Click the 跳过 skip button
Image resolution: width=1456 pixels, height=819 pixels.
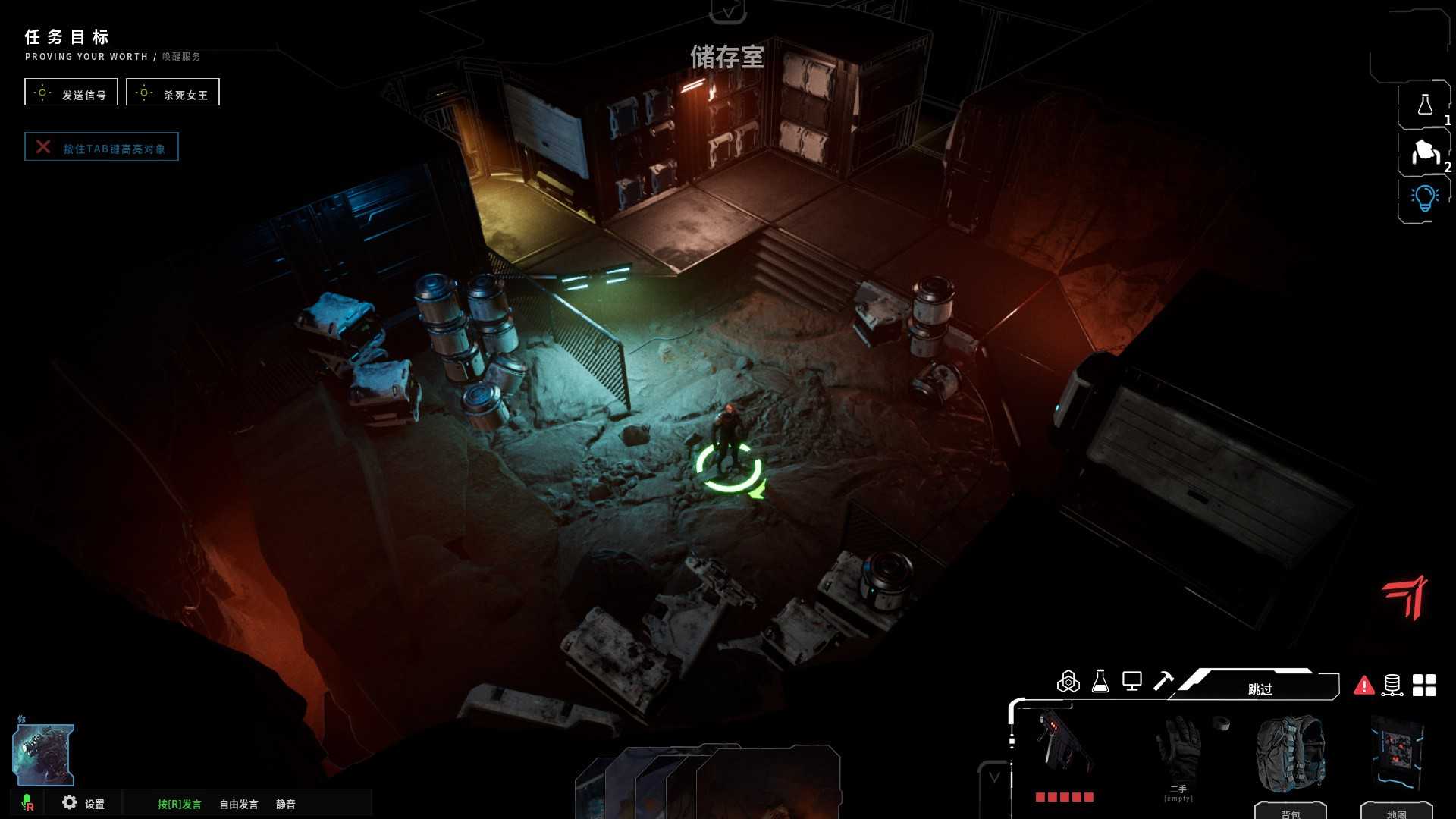pyautogui.click(x=1260, y=688)
